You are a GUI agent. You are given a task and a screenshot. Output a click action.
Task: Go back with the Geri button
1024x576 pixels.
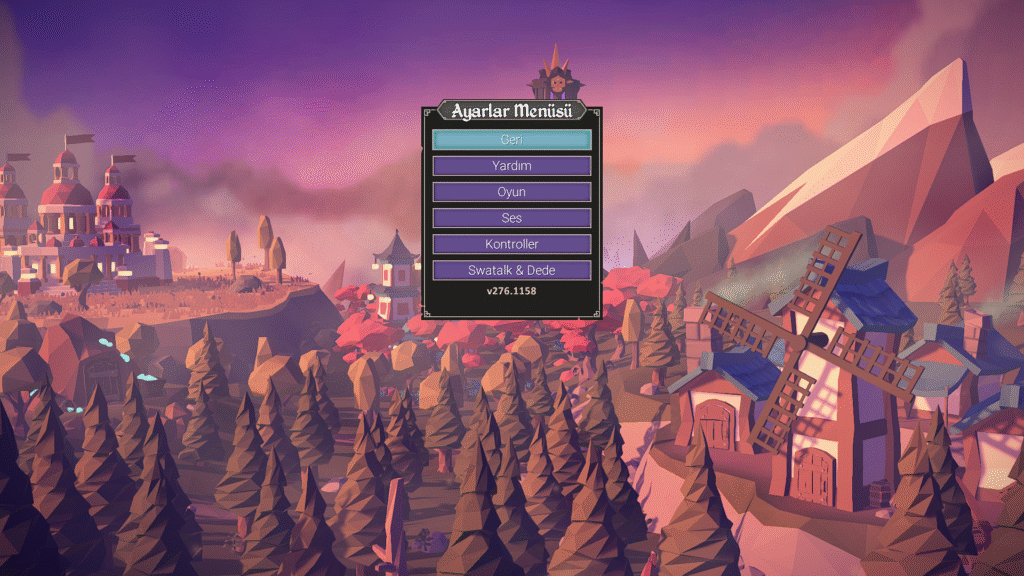511,140
